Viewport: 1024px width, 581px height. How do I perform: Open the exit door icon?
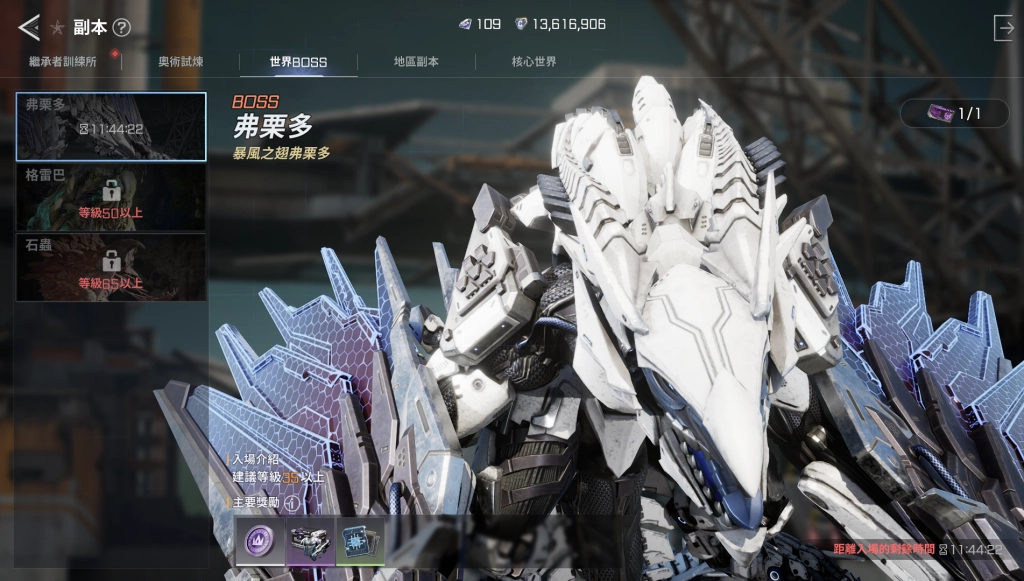(1003, 28)
